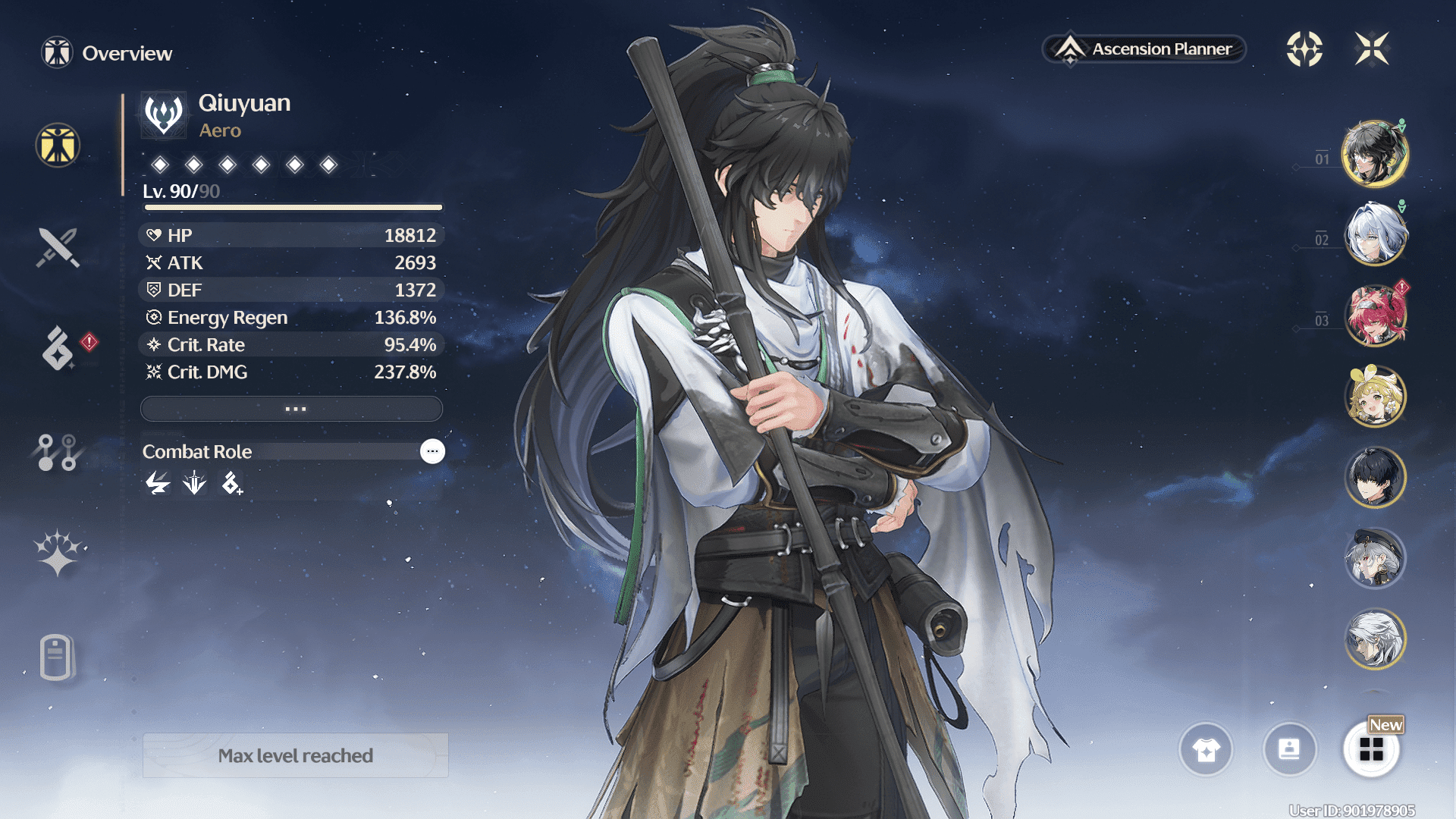This screenshot has height=819, width=1456.
Task: Pick the red-haired character in slot 03
Action: click(1374, 315)
